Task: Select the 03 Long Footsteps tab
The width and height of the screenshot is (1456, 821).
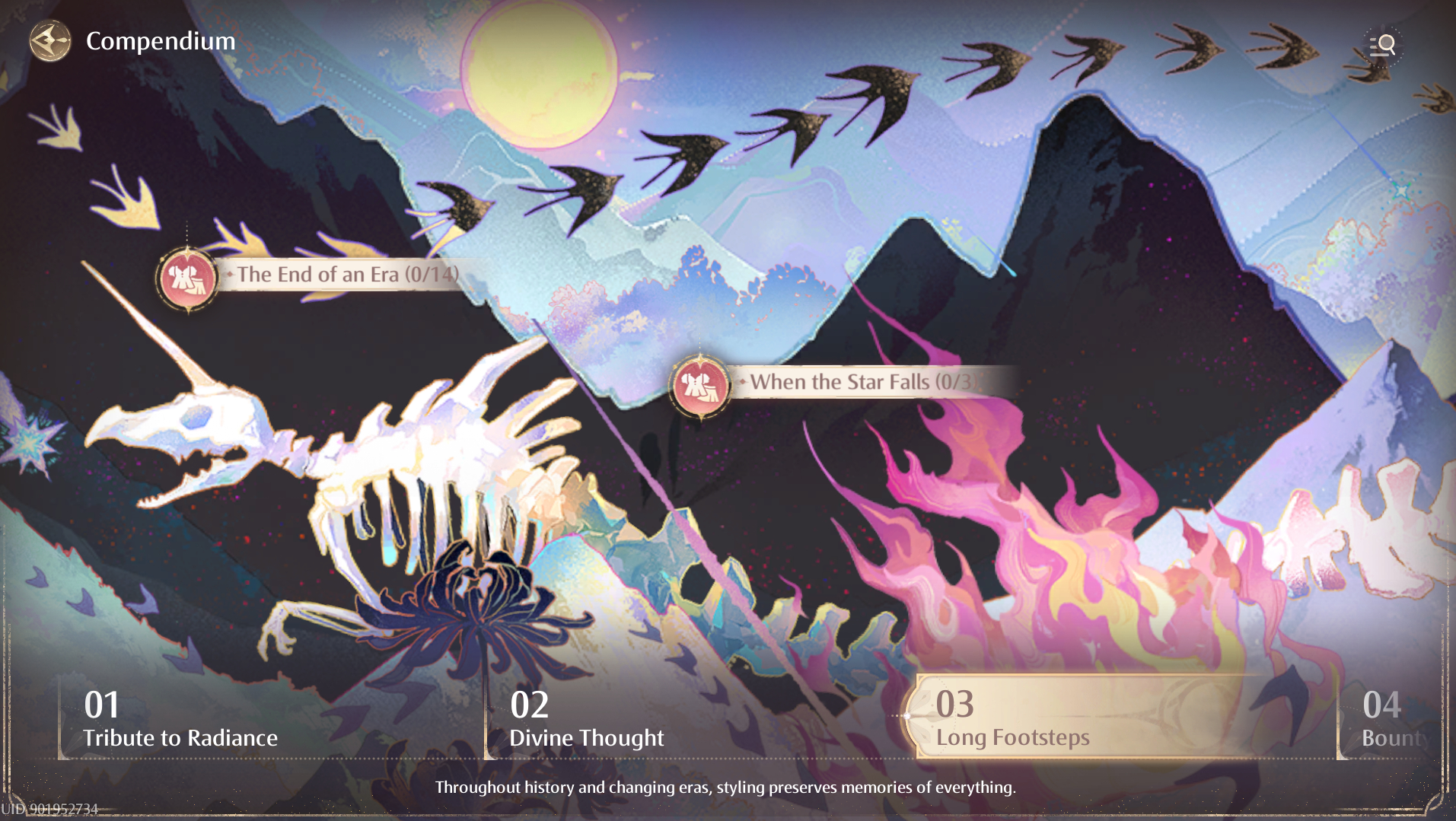Action: [x=1013, y=719]
